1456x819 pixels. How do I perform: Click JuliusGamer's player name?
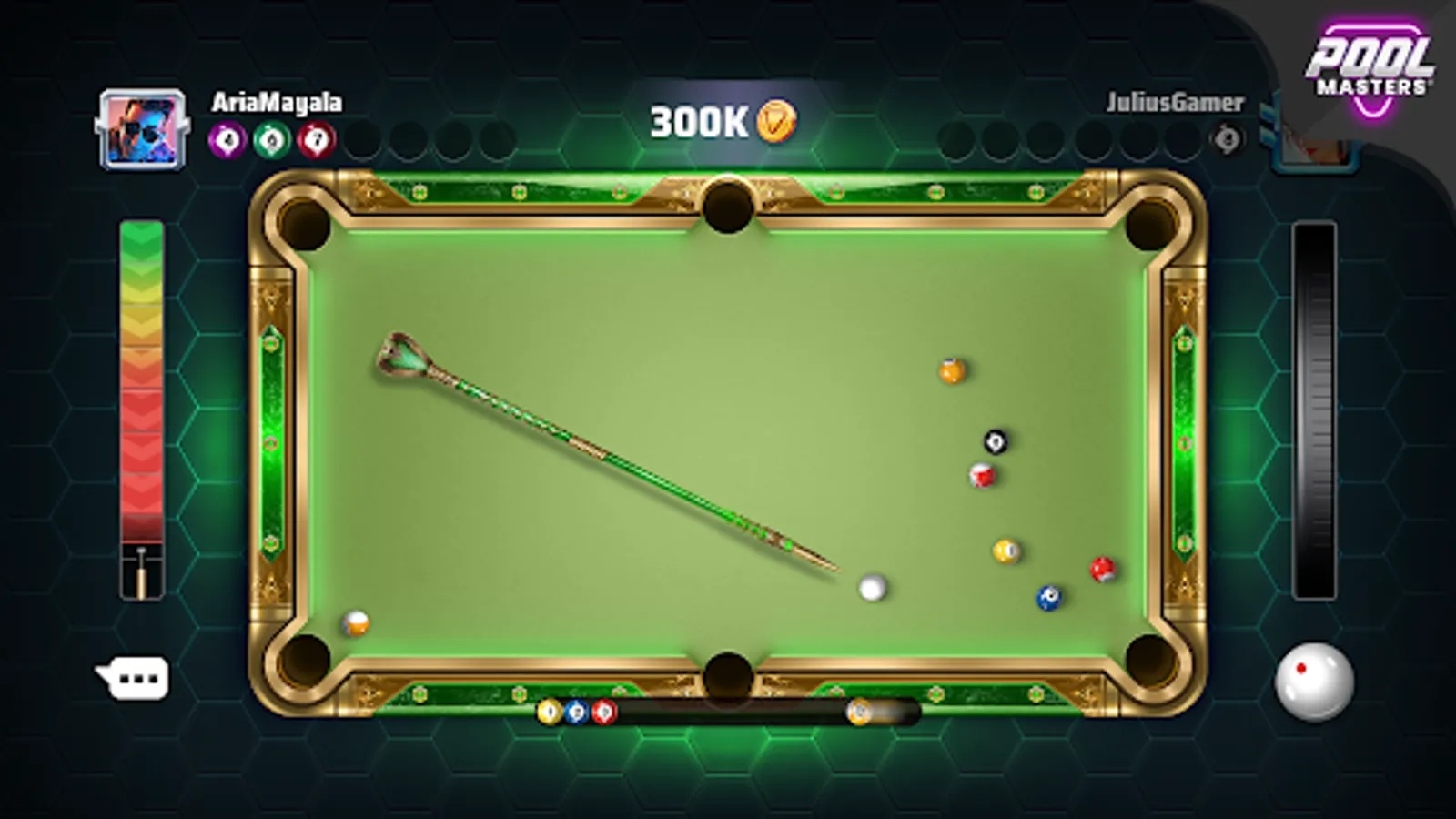[x=1172, y=103]
